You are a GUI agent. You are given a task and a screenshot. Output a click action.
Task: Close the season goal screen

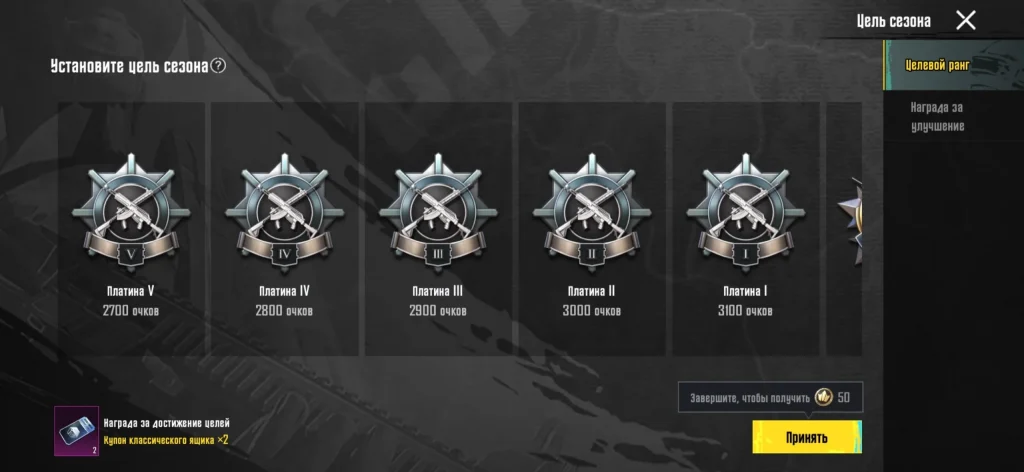pos(965,20)
